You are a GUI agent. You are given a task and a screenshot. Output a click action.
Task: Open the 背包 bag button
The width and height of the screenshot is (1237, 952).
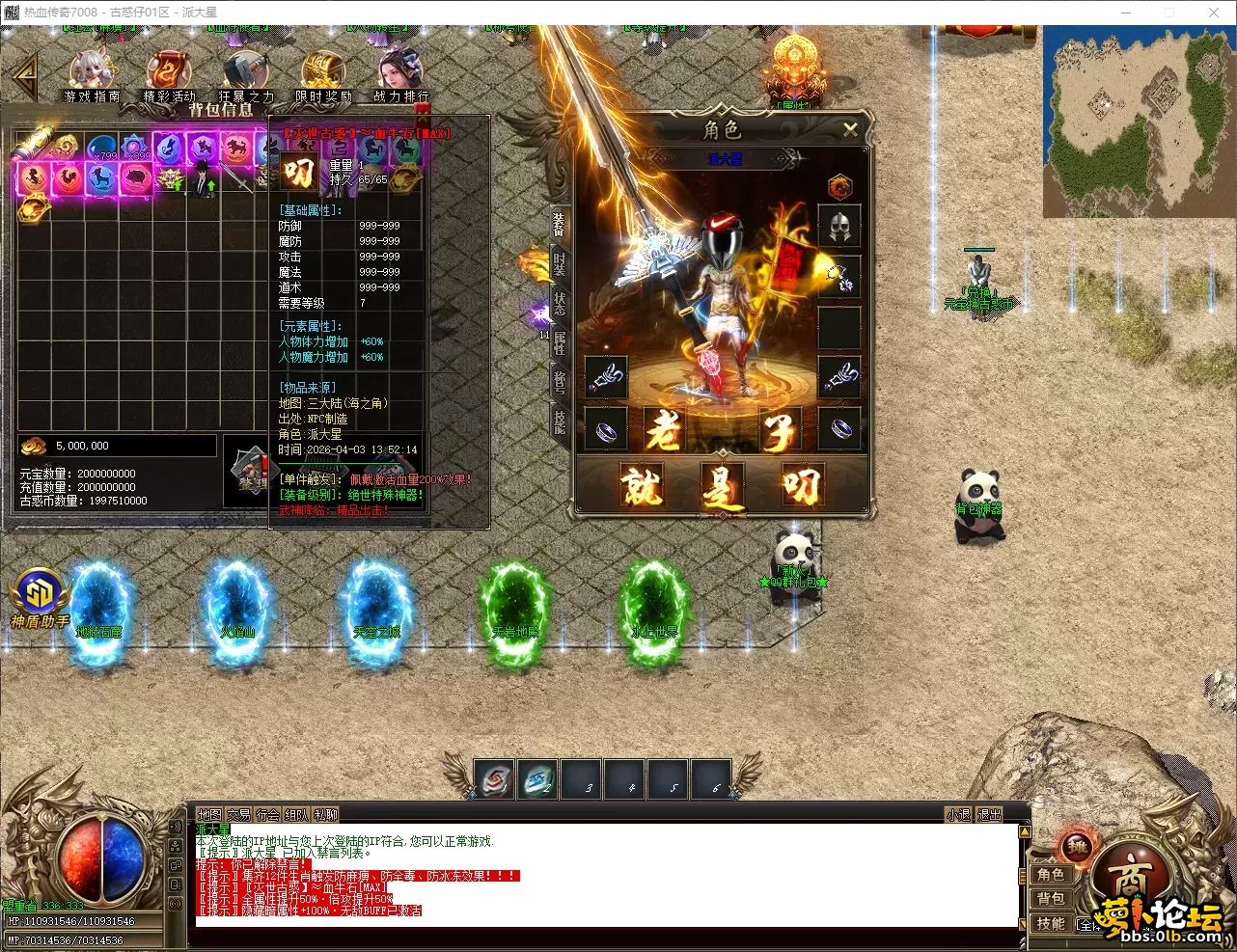[x=1051, y=899]
